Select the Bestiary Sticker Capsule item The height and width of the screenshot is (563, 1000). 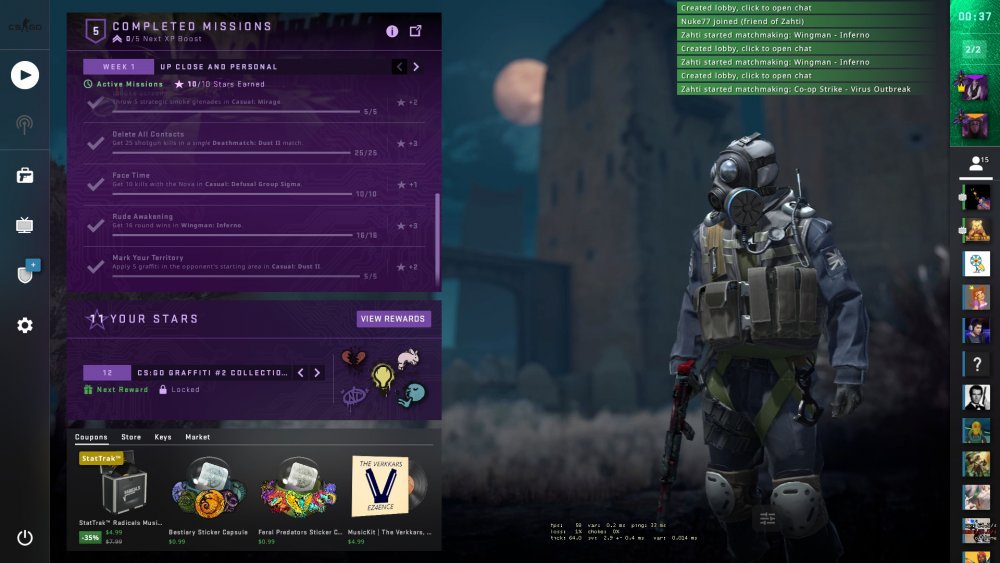[x=209, y=495]
